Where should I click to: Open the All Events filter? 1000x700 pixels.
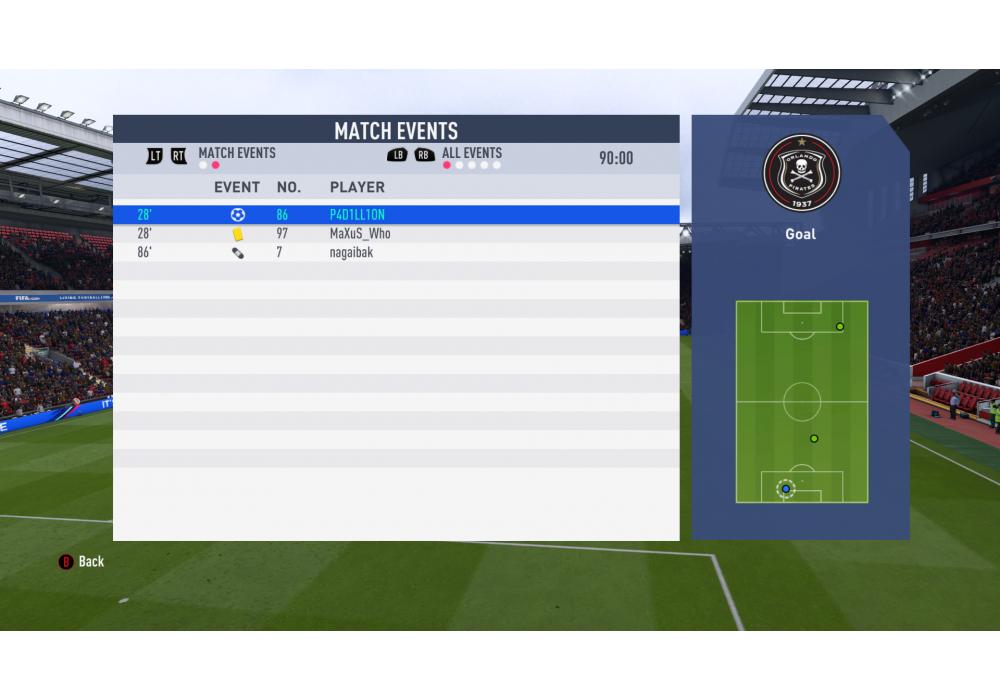pyautogui.click(x=471, y=153)
